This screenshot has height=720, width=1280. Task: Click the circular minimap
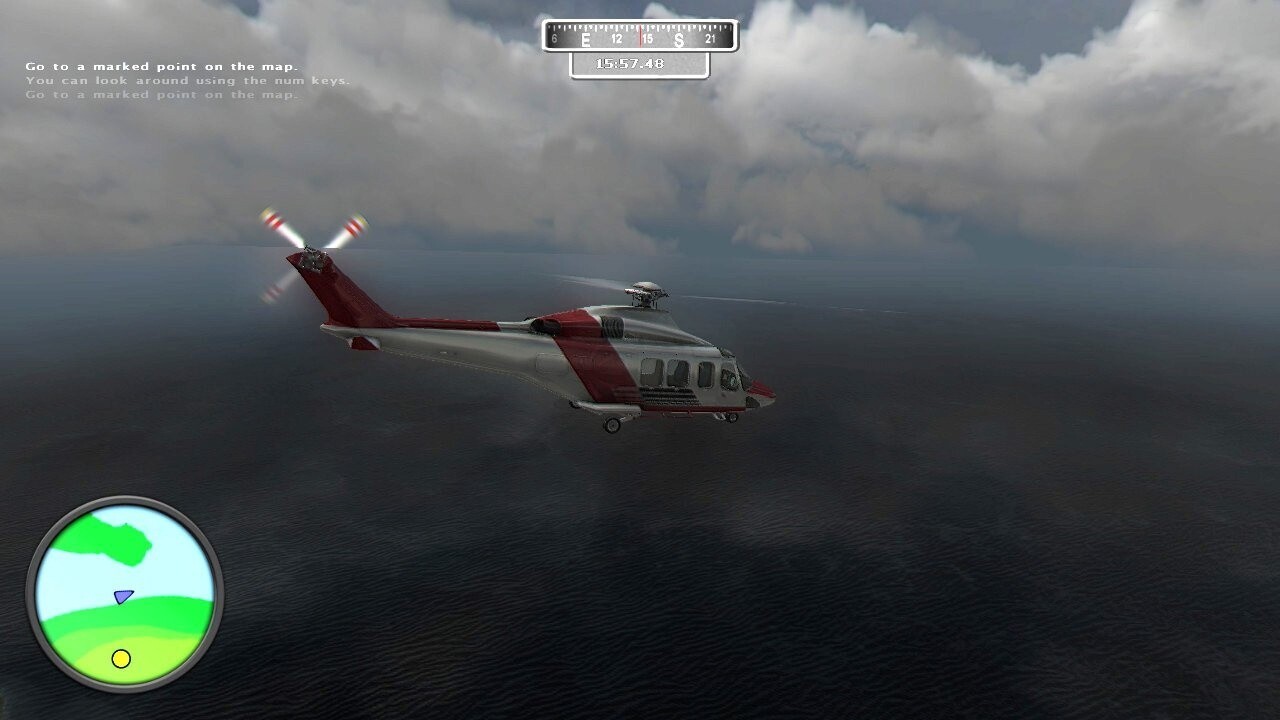click(x=125, y=594)
